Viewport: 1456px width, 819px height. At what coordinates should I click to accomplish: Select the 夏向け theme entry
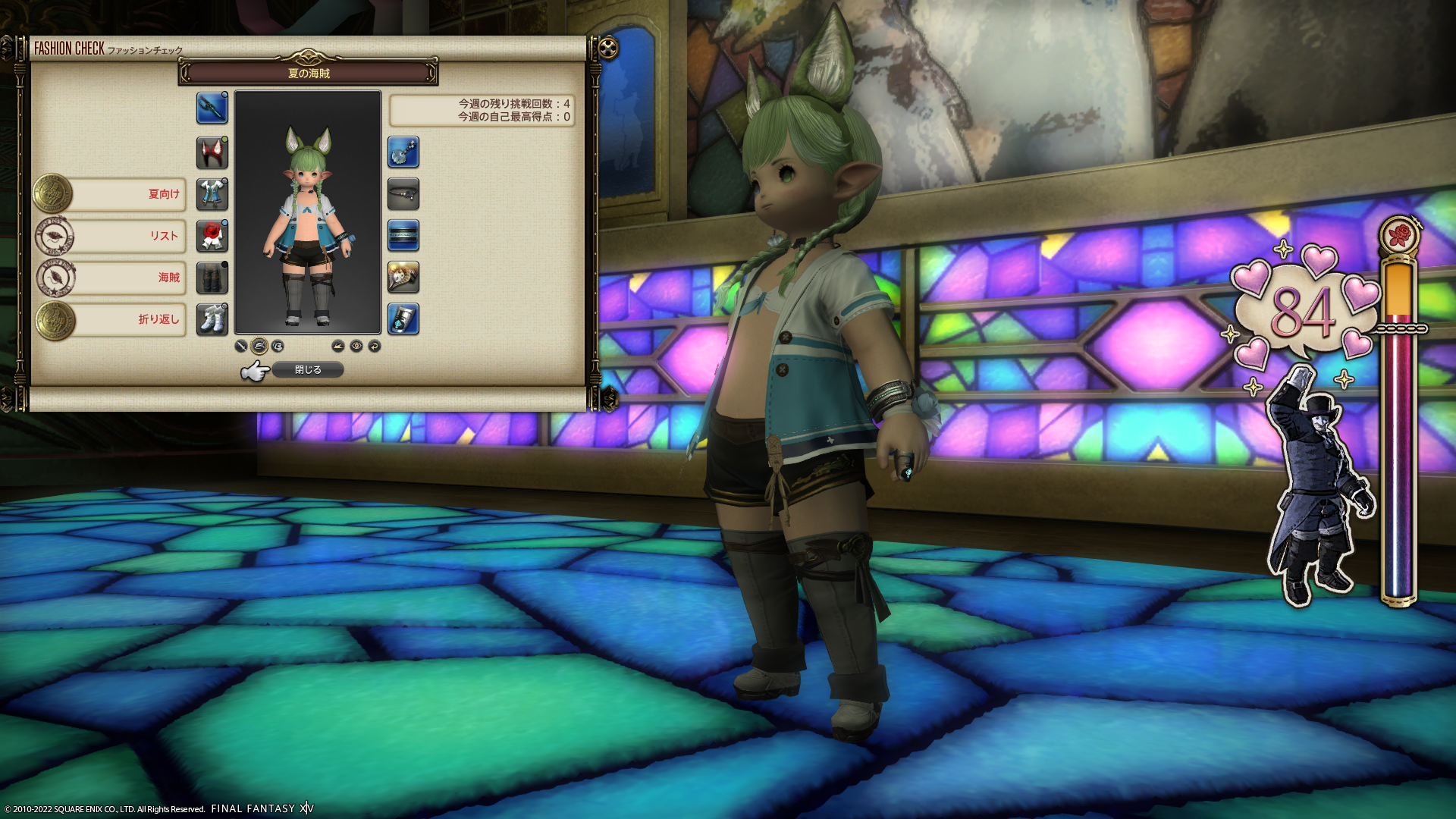[129, 194]
